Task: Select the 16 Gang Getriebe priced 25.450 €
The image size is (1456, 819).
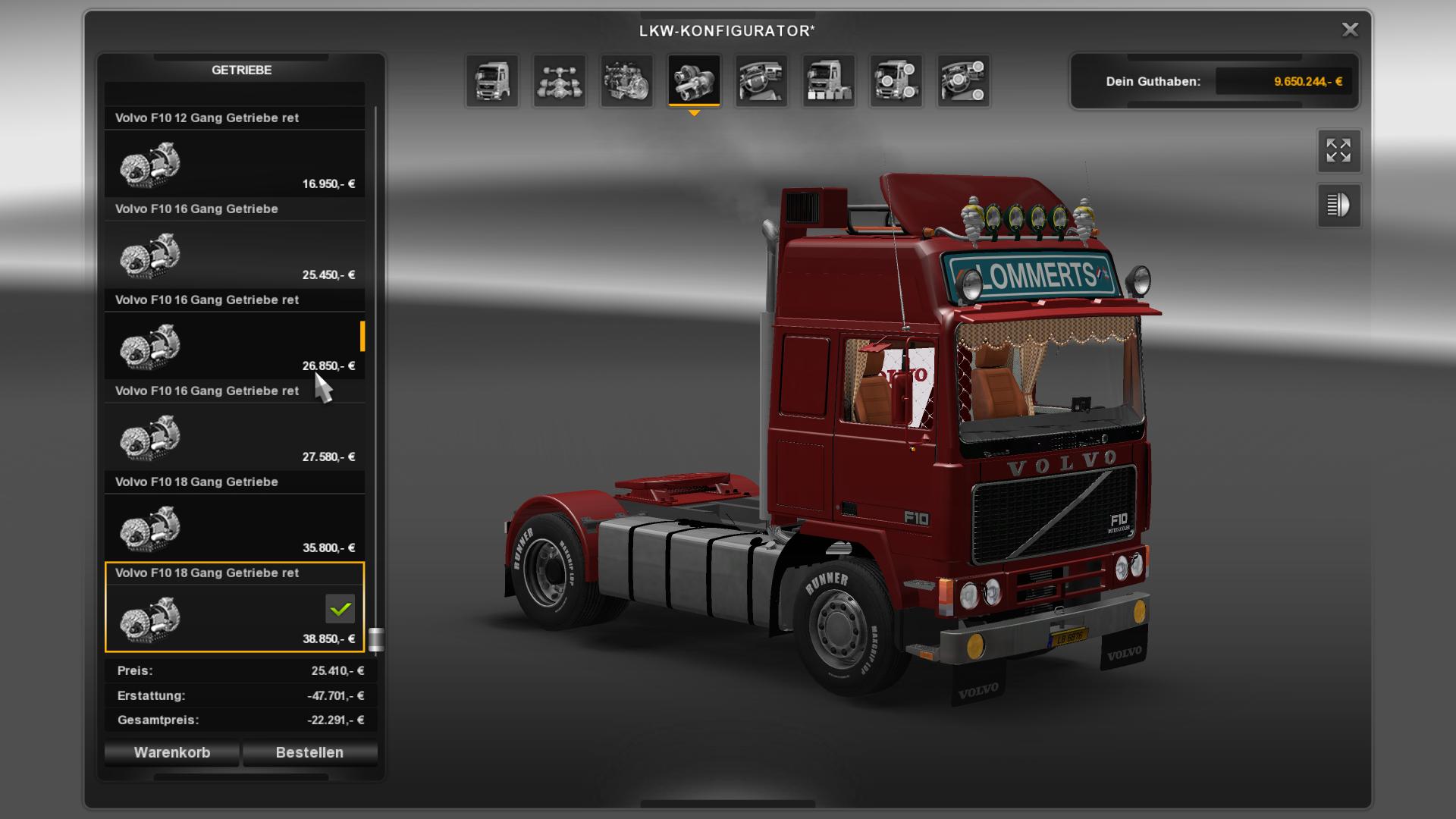Action: point(234,254)
